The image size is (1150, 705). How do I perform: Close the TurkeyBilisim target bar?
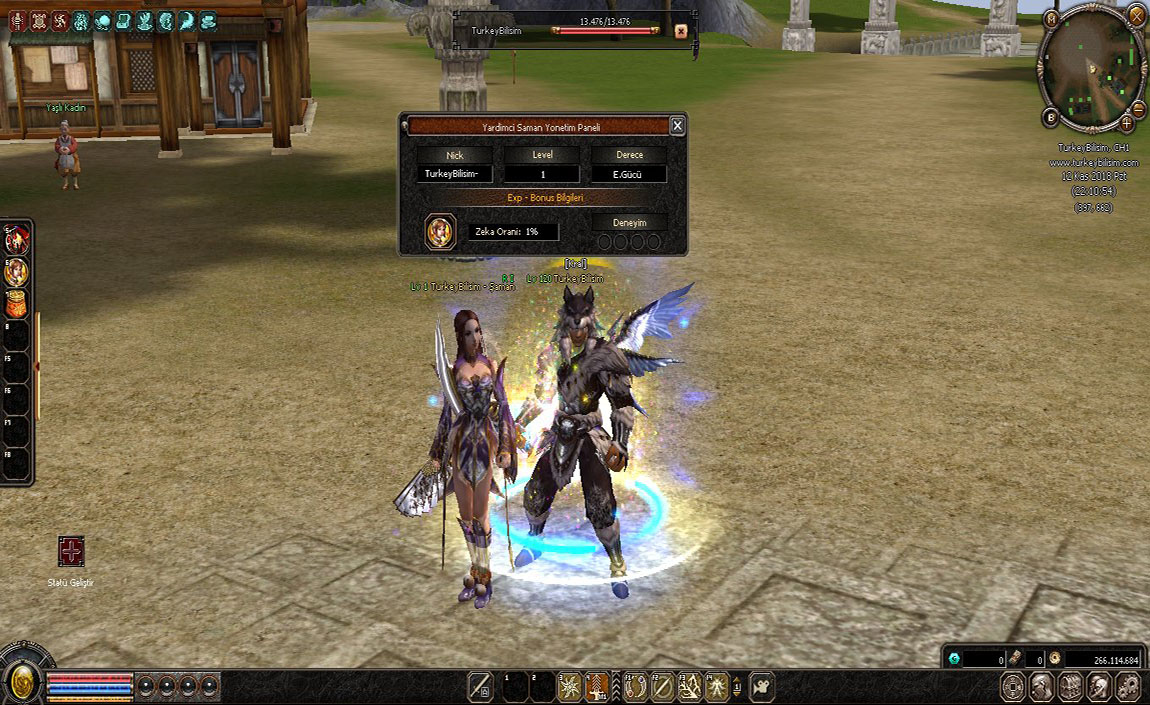[681, 31]
